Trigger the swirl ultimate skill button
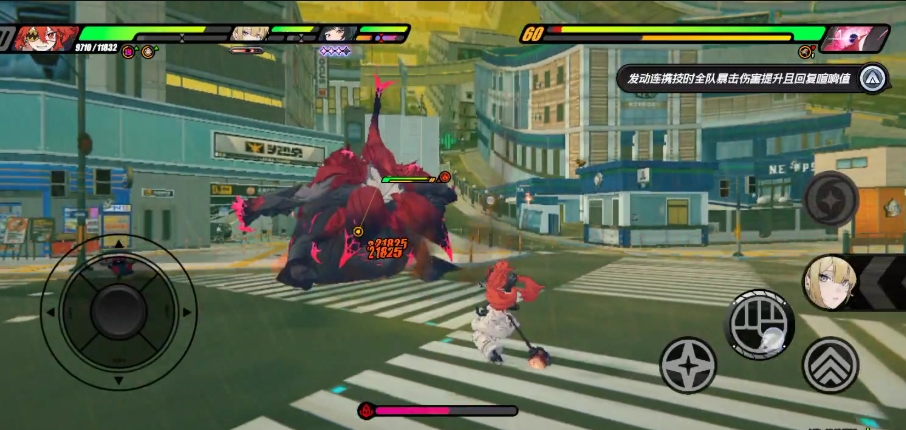 (831, 198)
